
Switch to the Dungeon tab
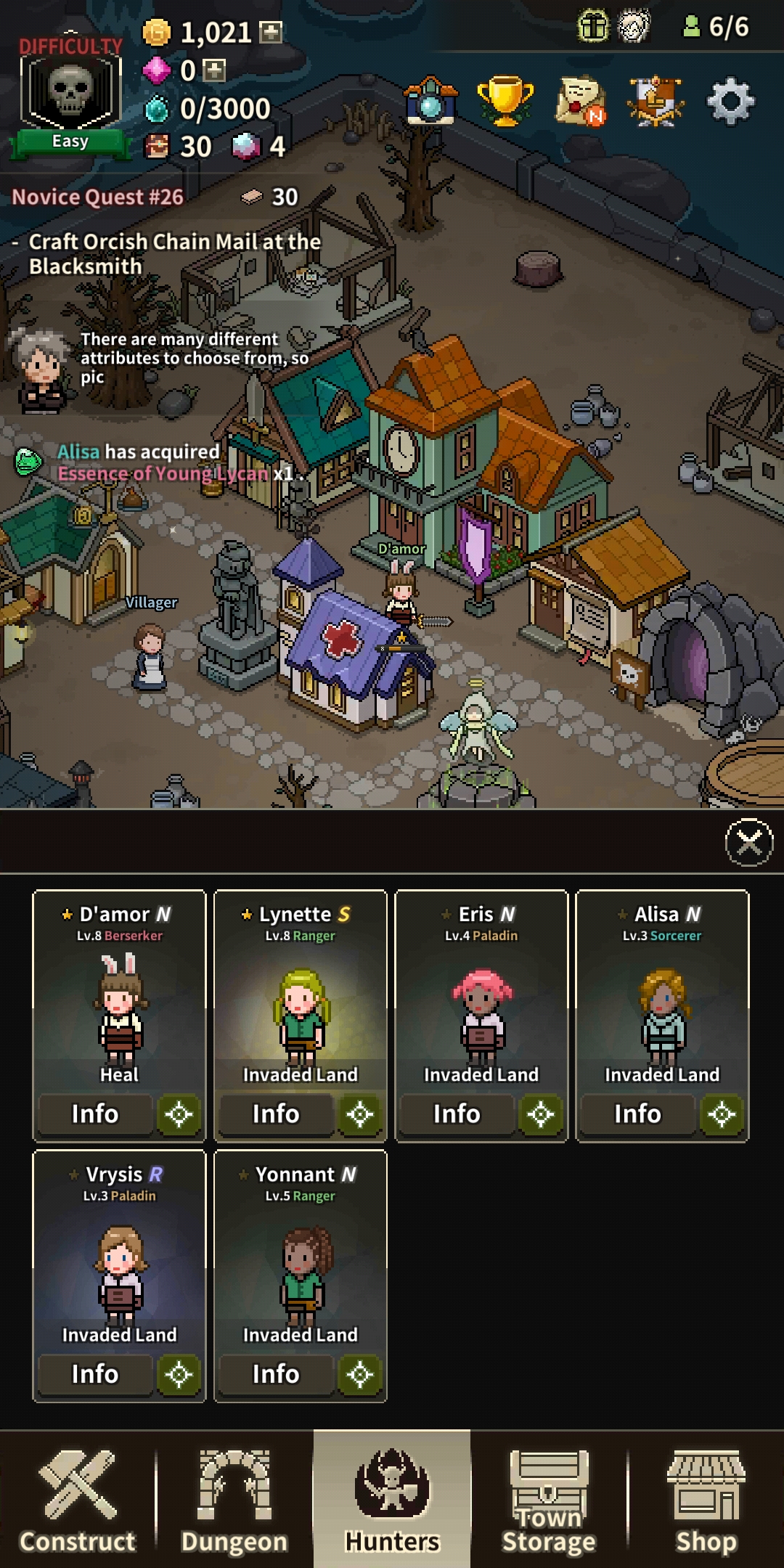234,1500
